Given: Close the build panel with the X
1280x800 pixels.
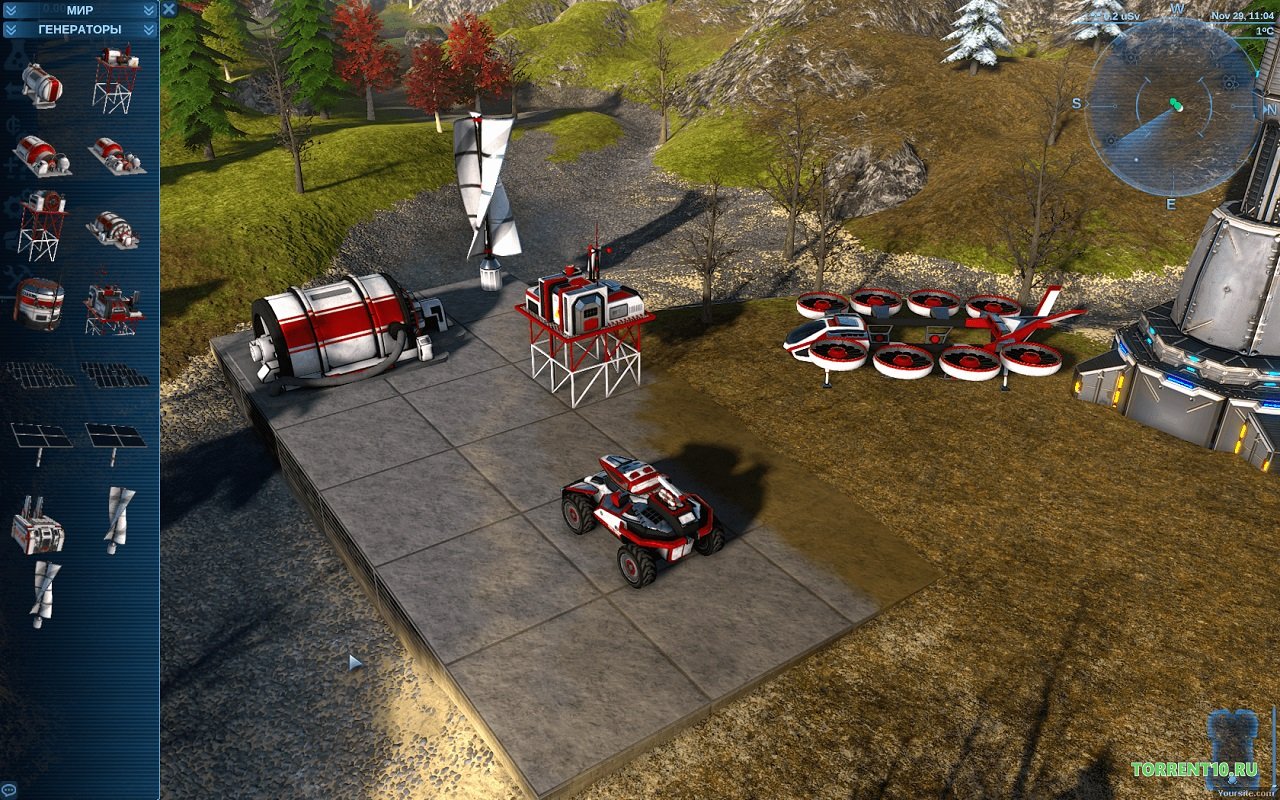Looking at the screenshot, I should pyautogui.click(x=169, y=9).
